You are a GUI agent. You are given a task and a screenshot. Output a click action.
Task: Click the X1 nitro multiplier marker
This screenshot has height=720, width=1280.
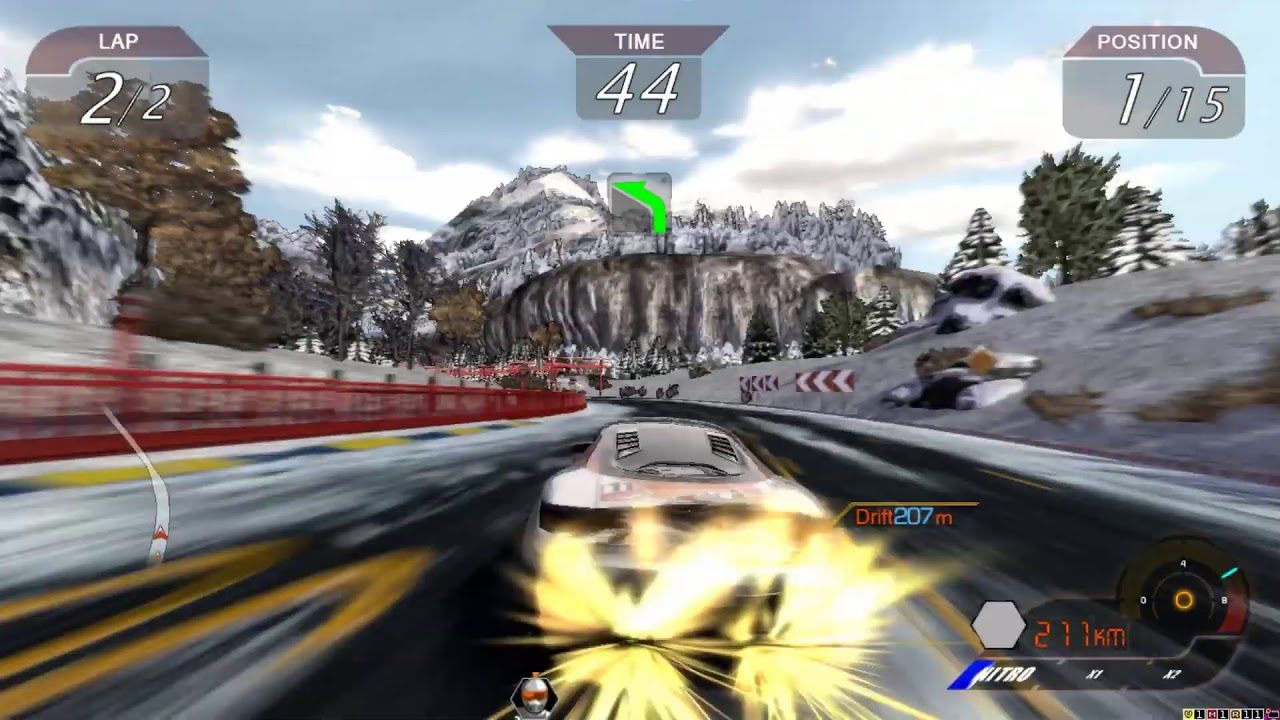tap(1093, 673)
